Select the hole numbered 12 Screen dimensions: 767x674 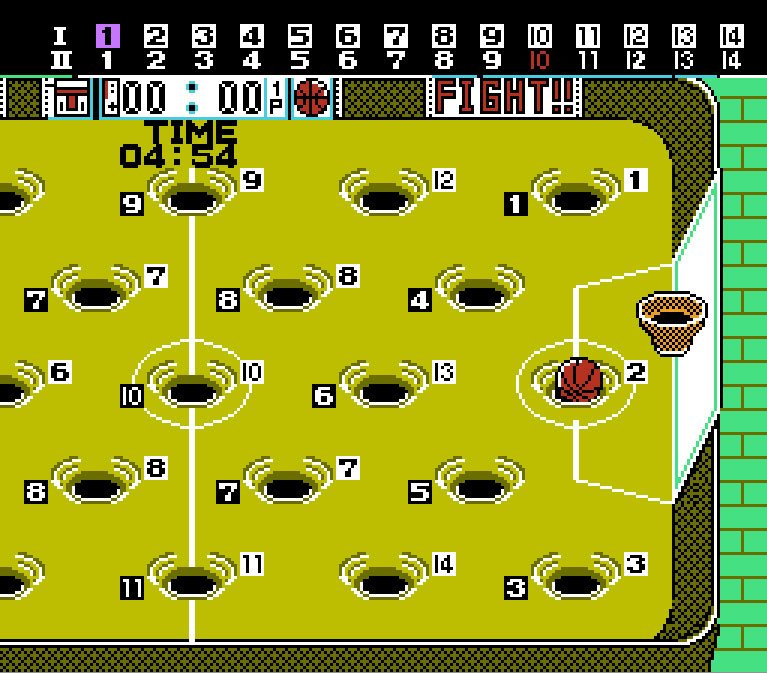coord(384,196)
